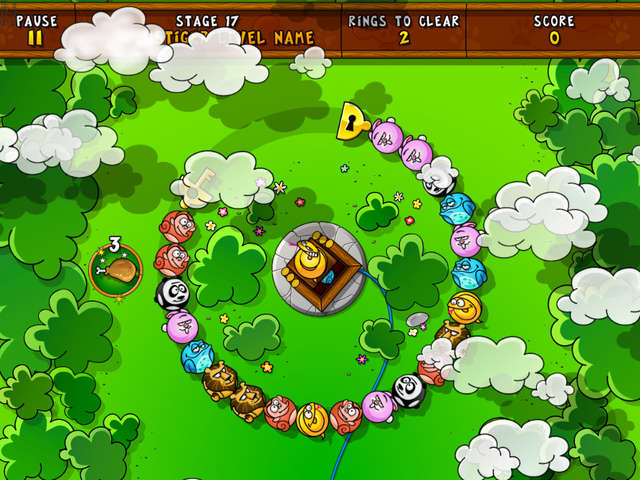The image size is (640, 480).
Task: Pause the game using the Pause button
Action: 36,30
